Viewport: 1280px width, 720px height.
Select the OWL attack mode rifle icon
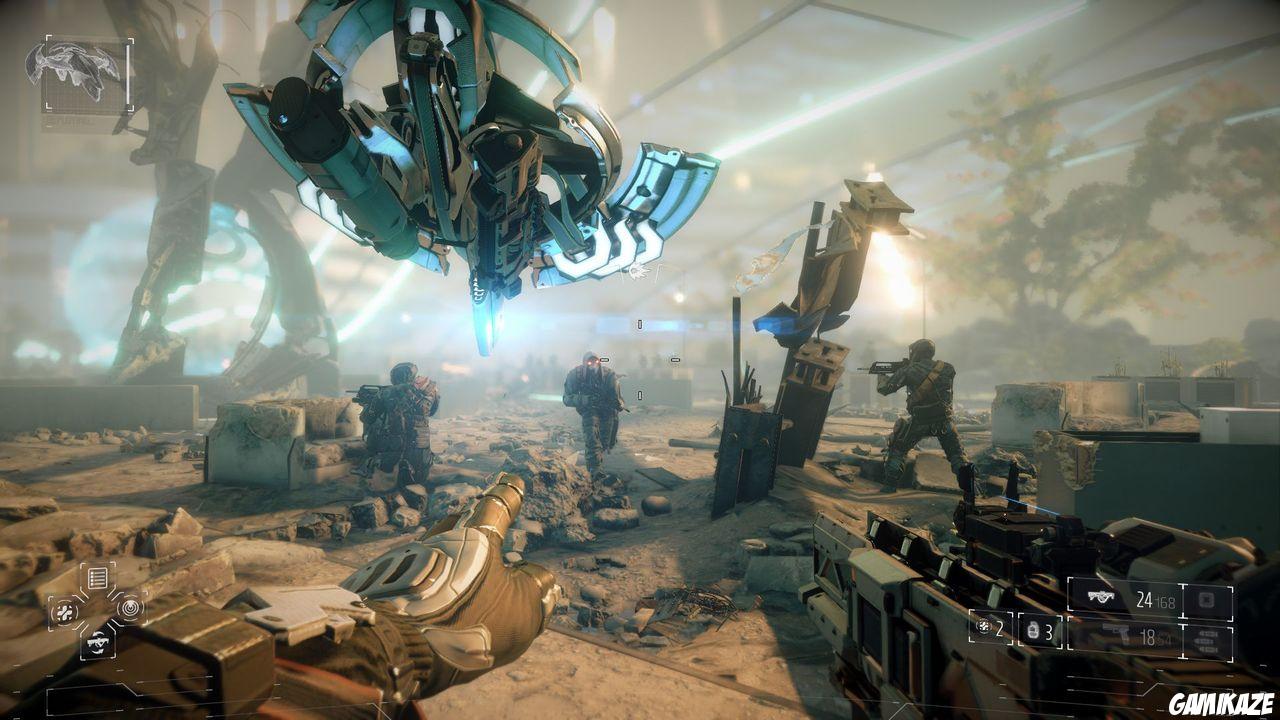pyautogui.click(x=97, y=642)
